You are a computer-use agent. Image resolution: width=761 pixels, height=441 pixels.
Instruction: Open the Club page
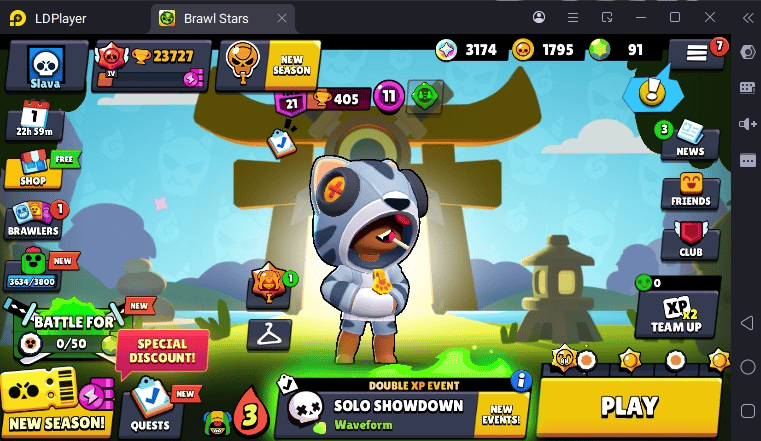[x=690, y=240]
